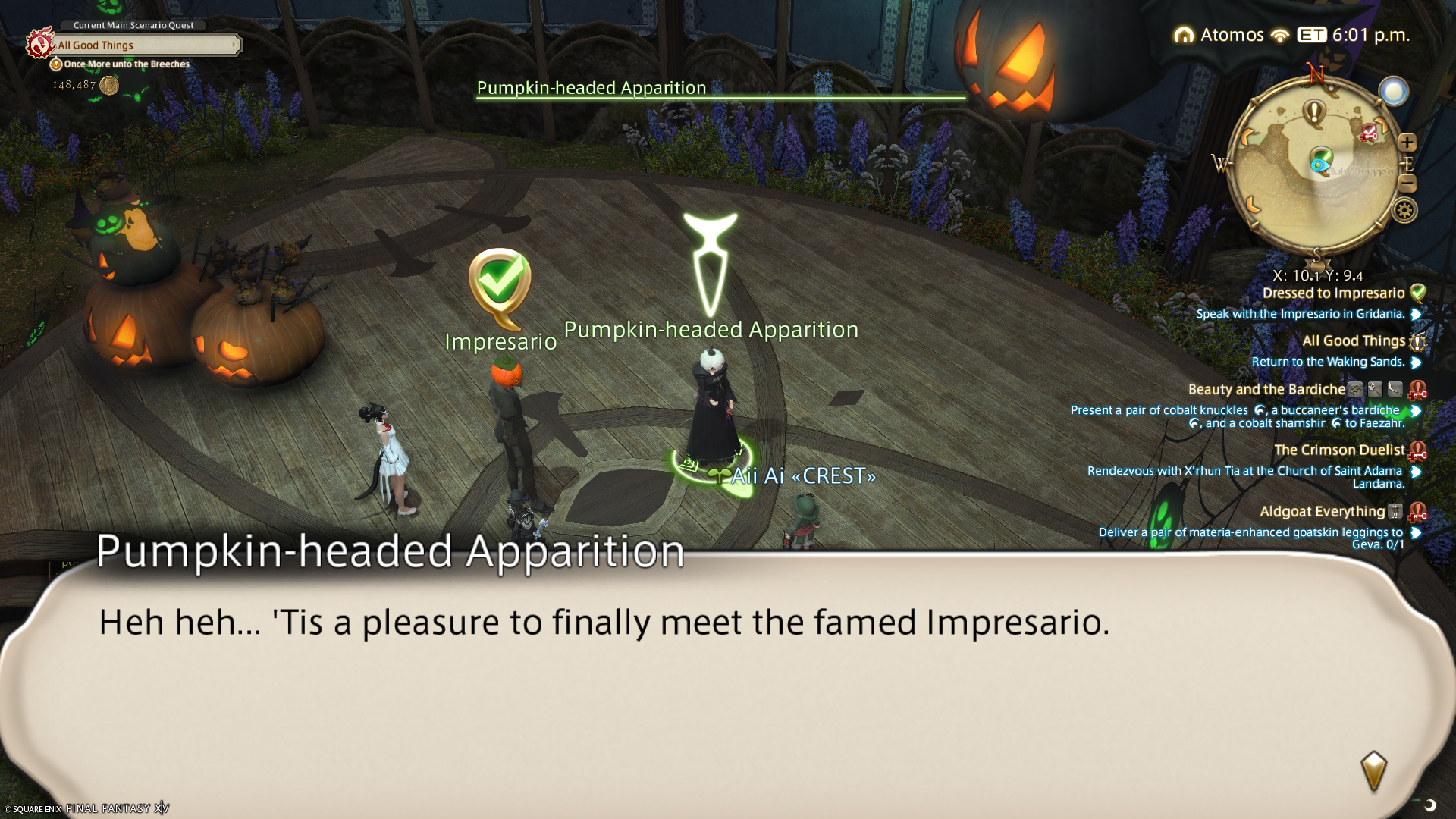Image resolution: width=1456 pixels, height=819 pixels.
Task: Click the exclamation quest marker on minimap
Action: [1313, 113]
